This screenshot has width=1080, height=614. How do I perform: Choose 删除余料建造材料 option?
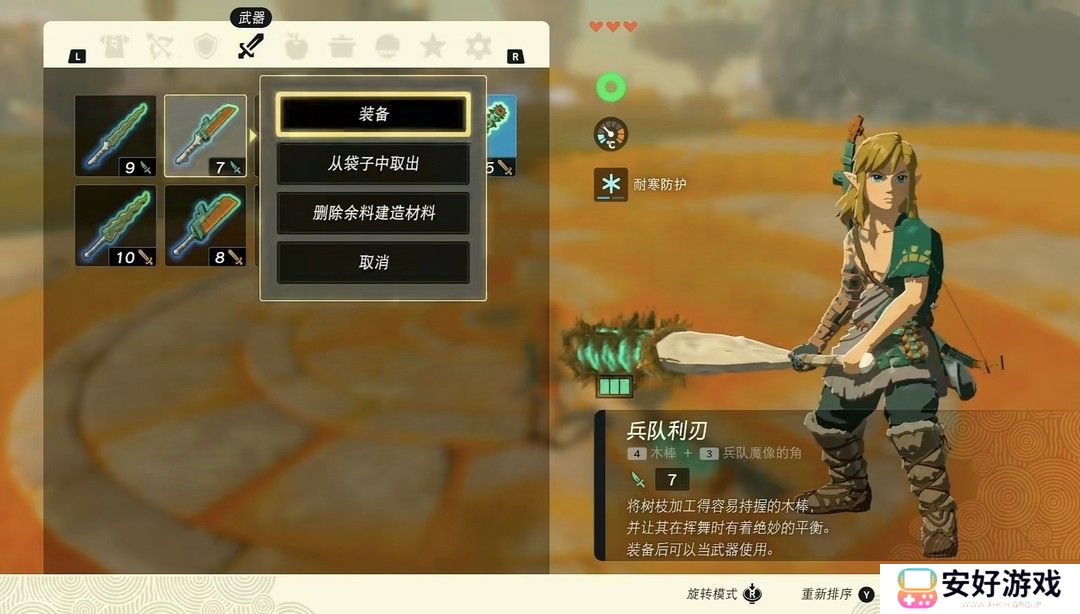click(x=373, y=213)
